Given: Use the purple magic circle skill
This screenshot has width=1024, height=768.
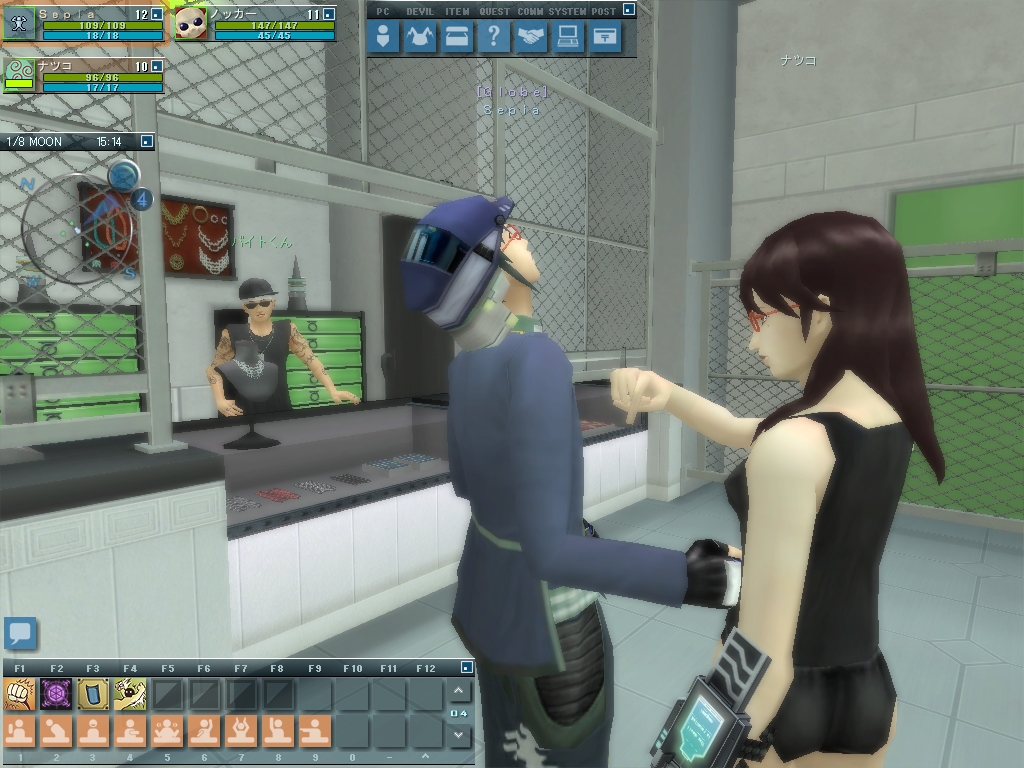Looking at the screenshot, I should [x=56, y=693].
